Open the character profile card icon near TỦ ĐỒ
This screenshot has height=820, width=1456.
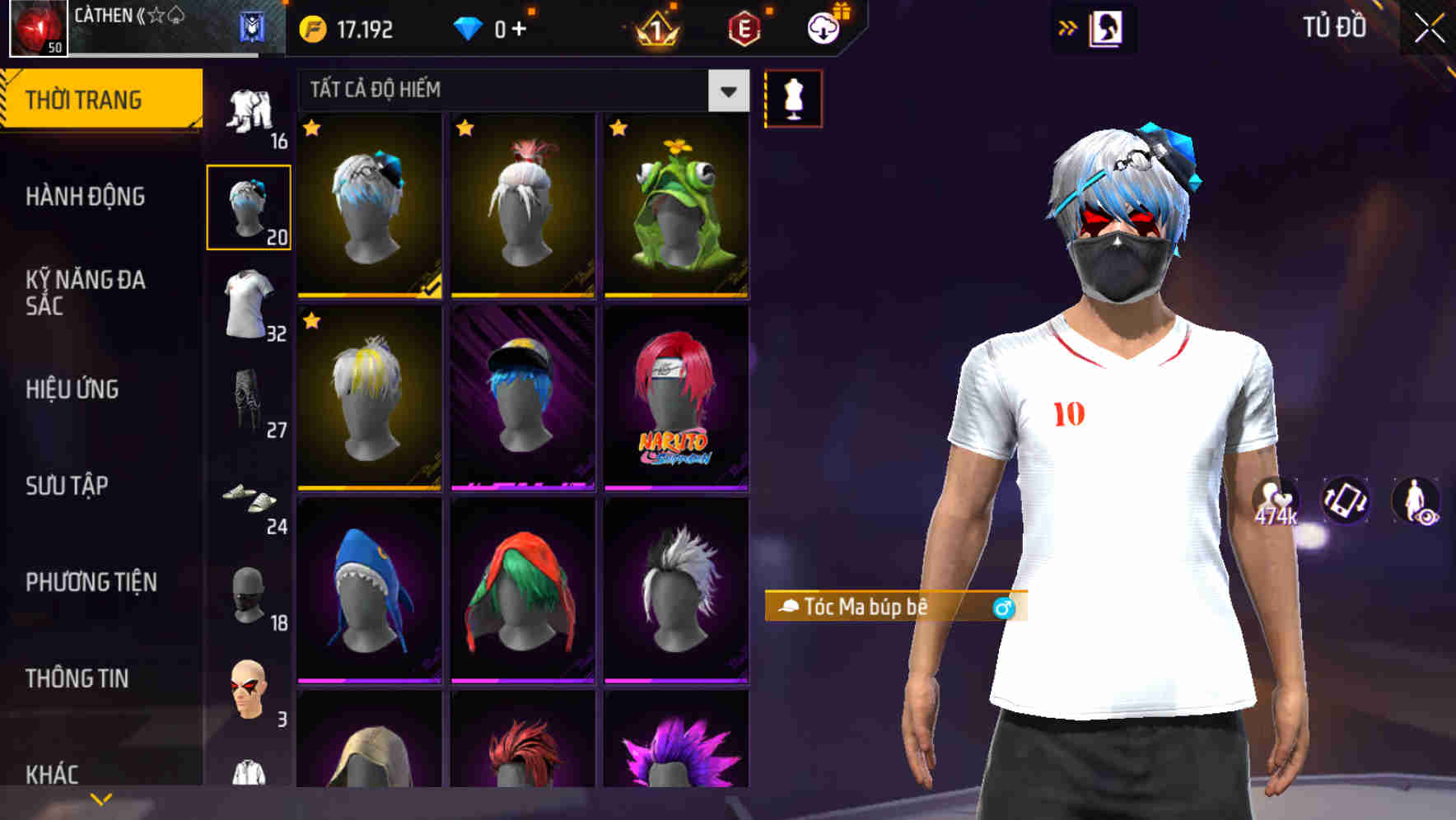click(x=1095, y=27)
